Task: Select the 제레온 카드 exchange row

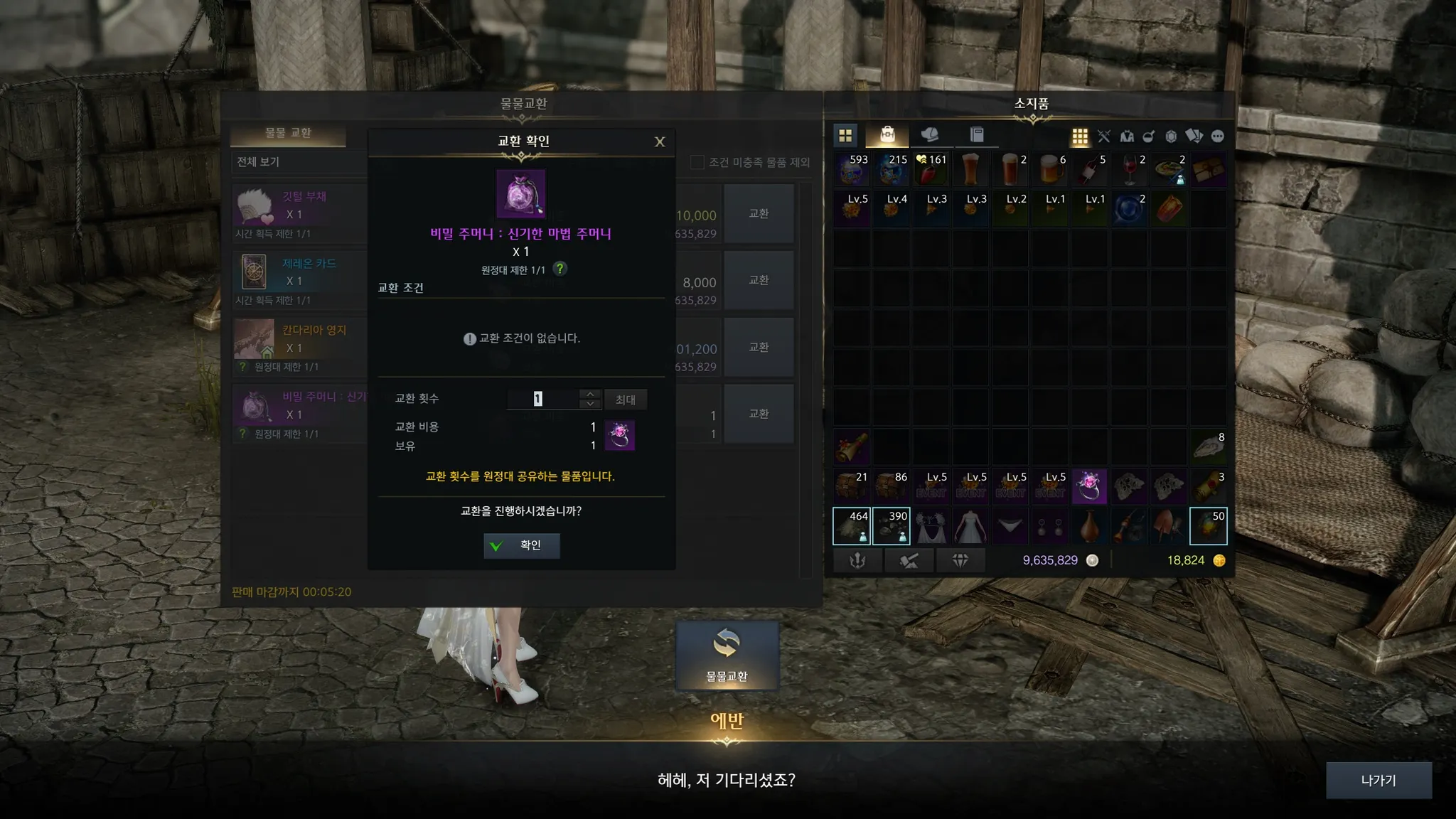Action: click(300, 280)
